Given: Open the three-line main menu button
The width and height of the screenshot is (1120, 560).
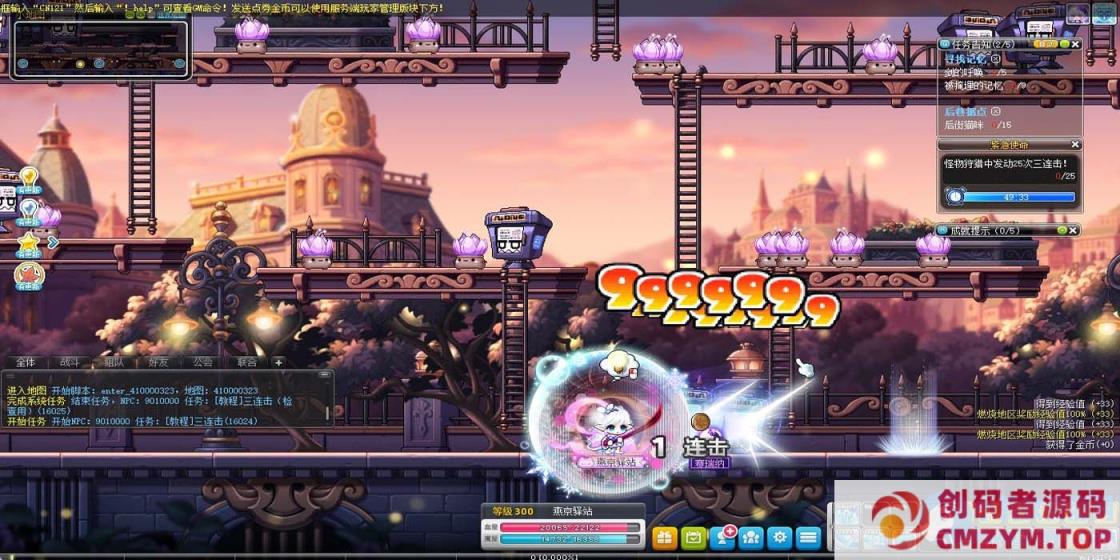Looking at the screenshot, I should (x=808, y=537).
